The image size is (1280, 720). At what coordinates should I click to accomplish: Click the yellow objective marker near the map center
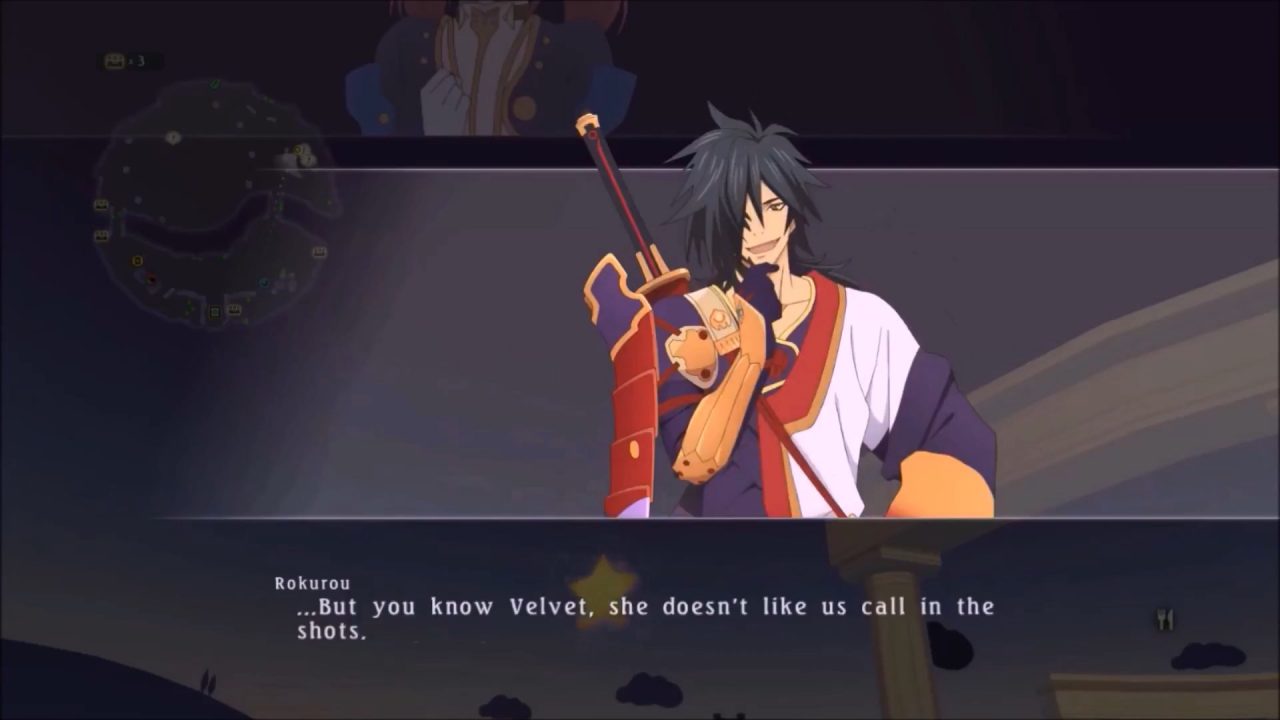point(136,262)
